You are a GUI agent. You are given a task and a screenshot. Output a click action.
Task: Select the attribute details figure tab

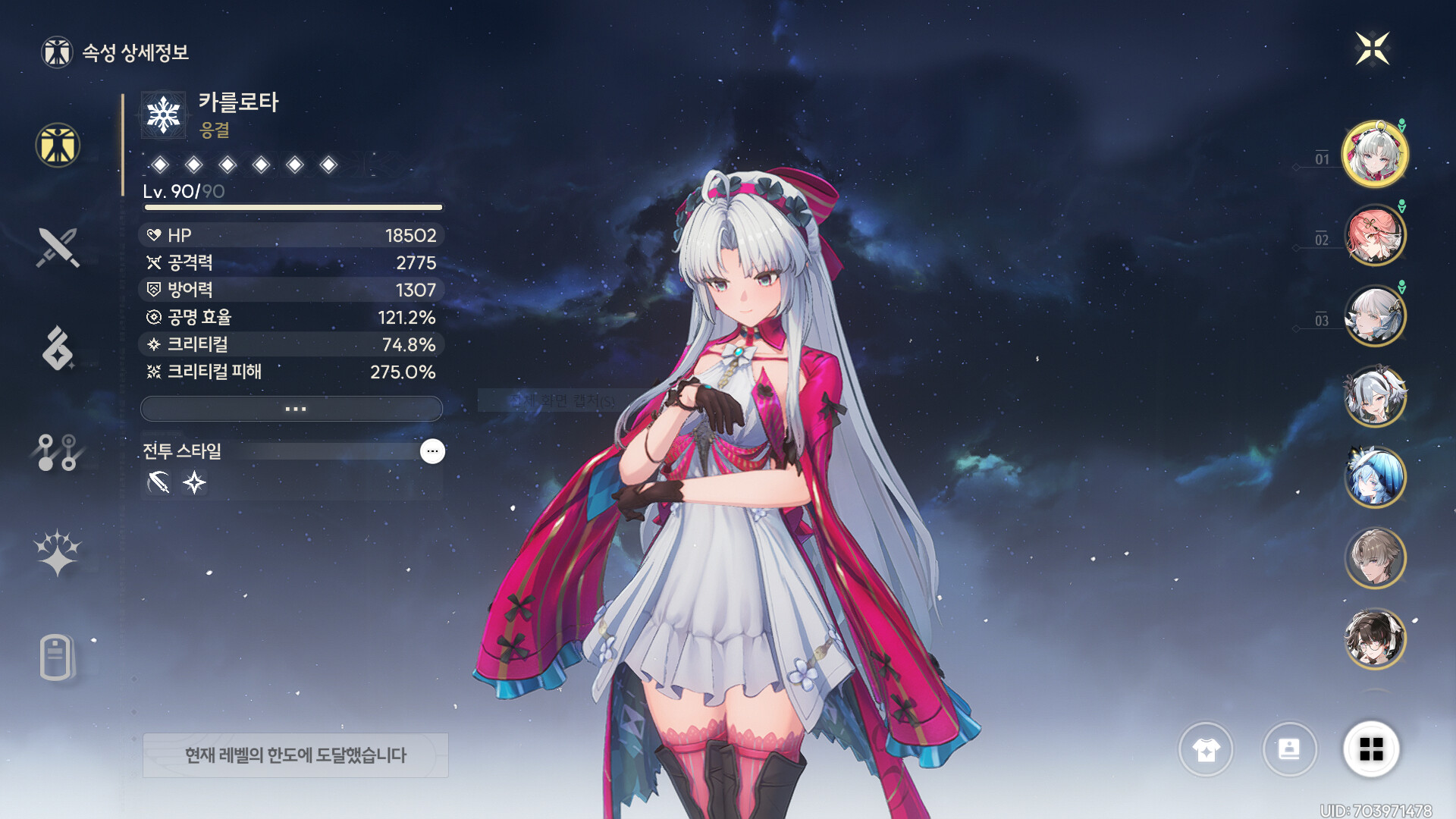[58, 145]
